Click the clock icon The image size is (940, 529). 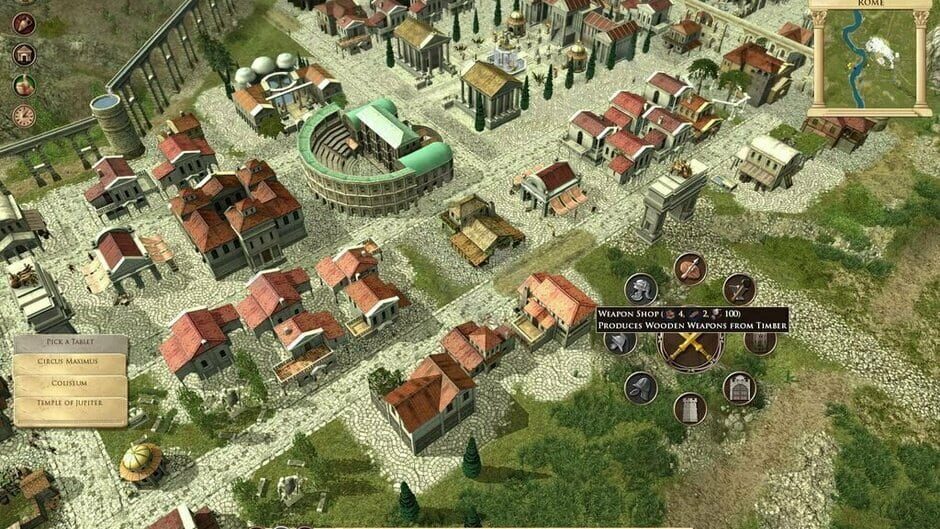tap(25, 116)
